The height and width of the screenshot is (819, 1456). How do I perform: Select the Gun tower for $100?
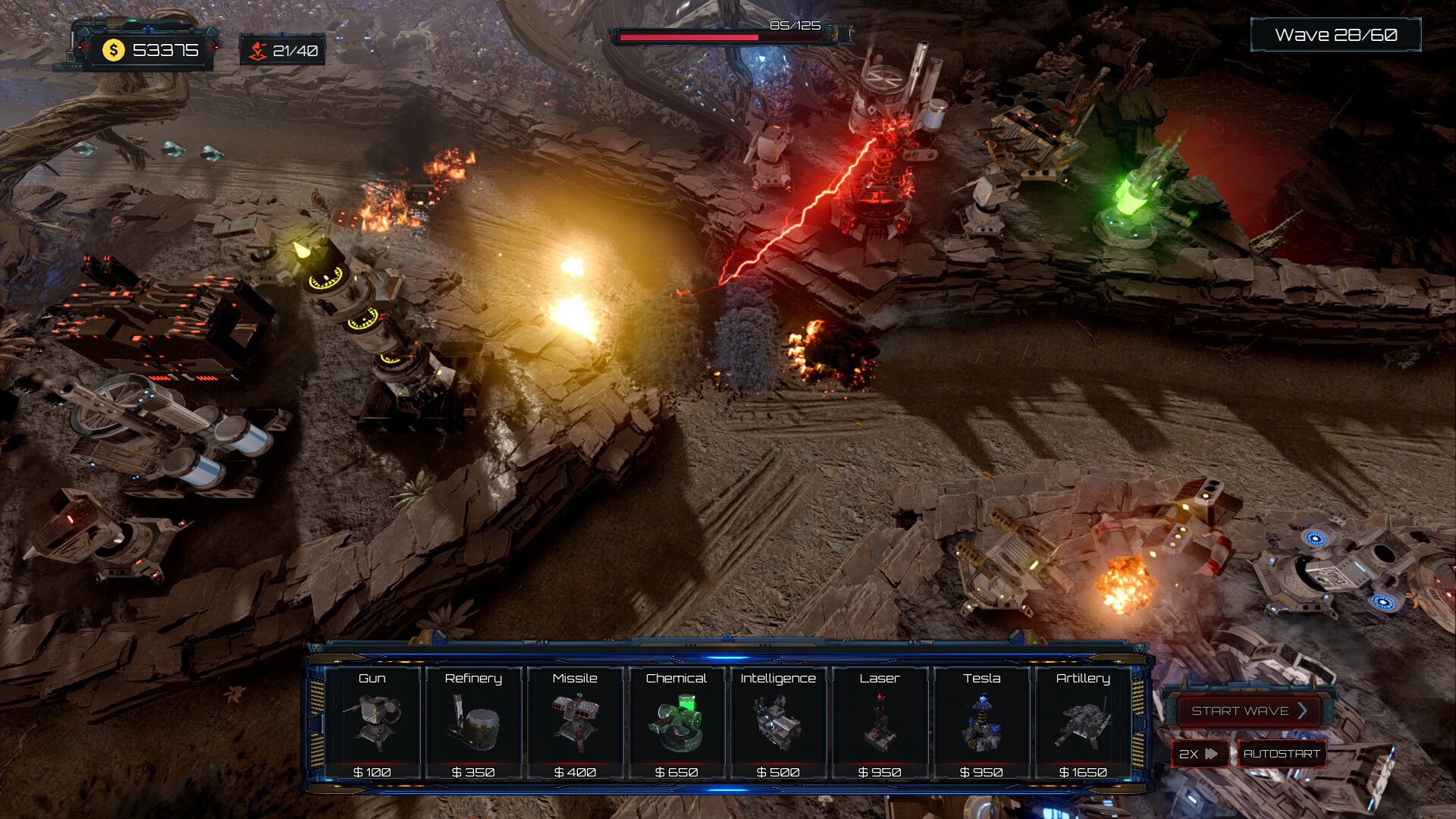tap(372, 723)
